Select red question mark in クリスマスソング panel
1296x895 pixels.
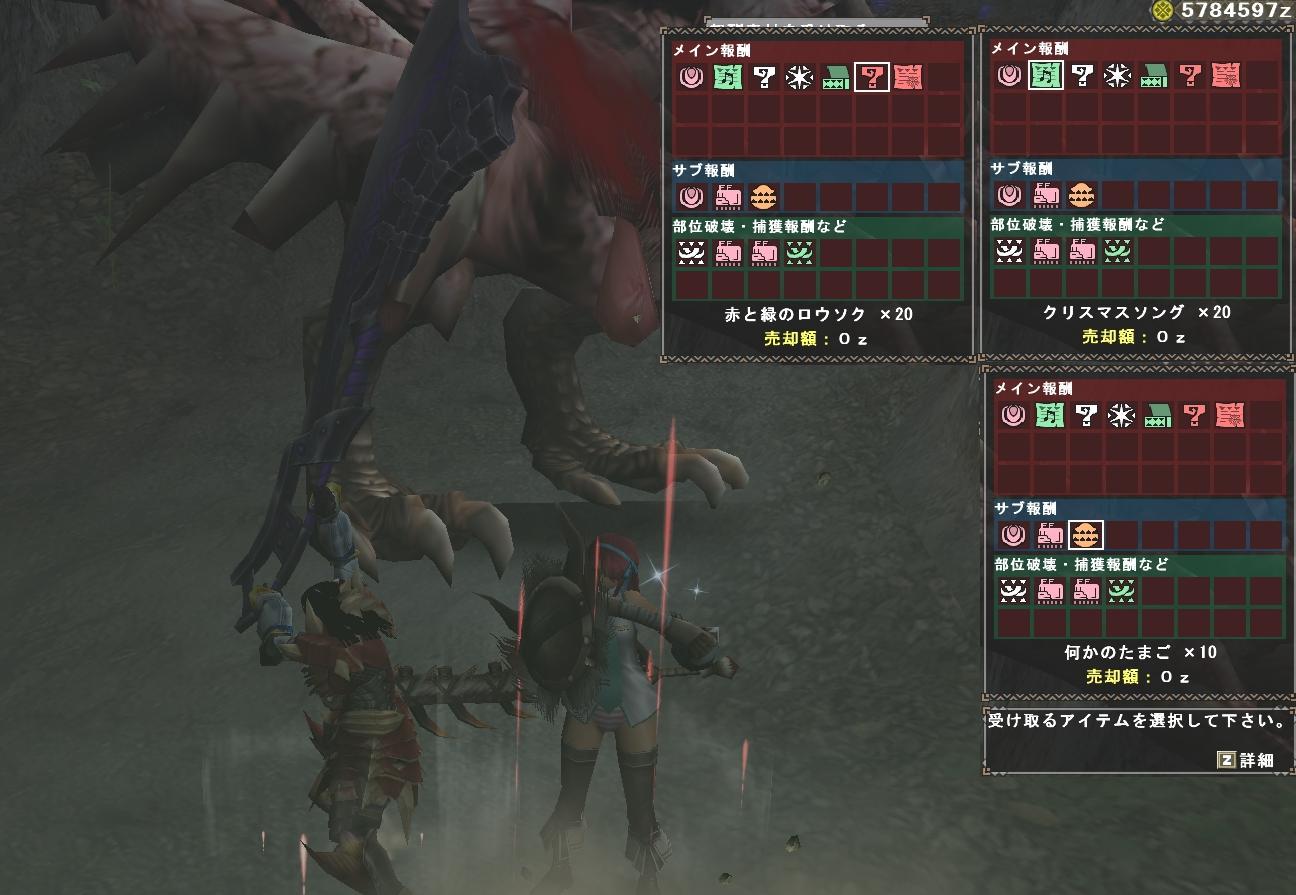[1190, 75]
